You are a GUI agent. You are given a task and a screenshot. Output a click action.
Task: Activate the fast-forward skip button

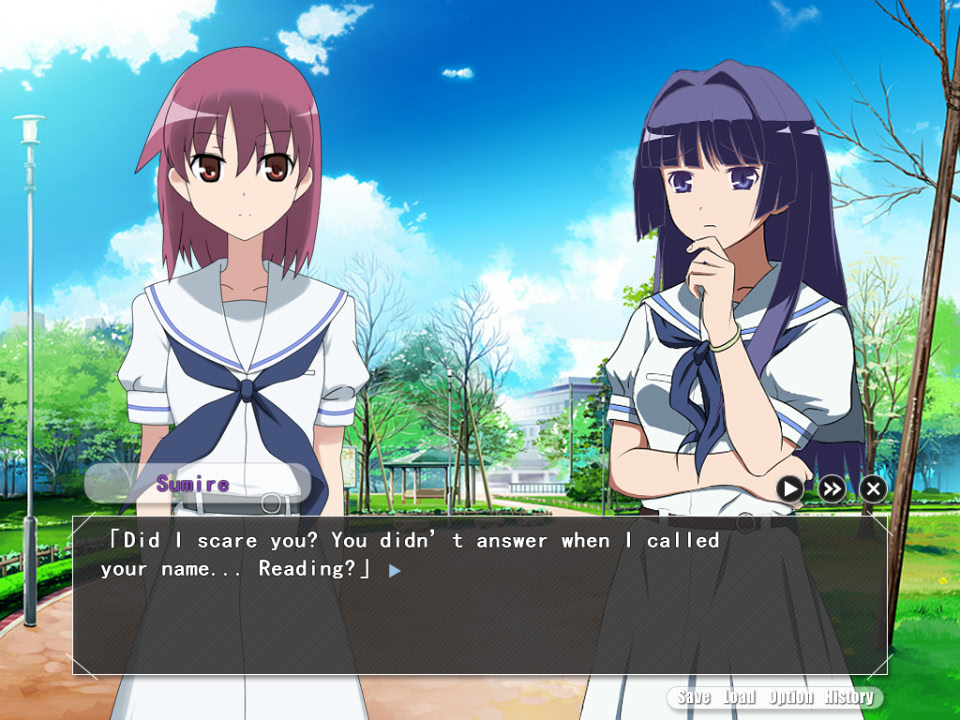[832, 489]
